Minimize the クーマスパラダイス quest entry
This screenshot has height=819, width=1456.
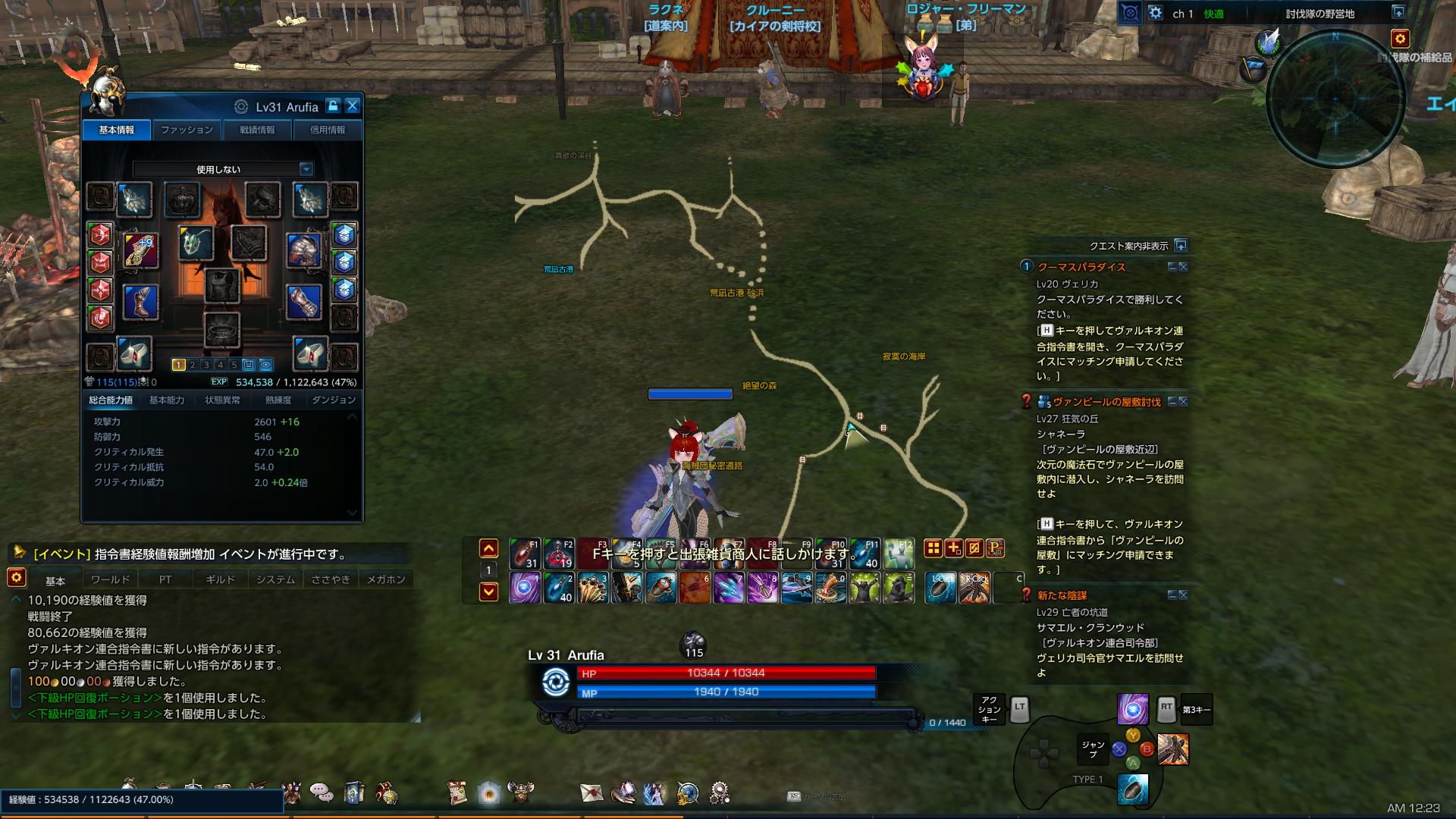click(x=1174, y=267)
